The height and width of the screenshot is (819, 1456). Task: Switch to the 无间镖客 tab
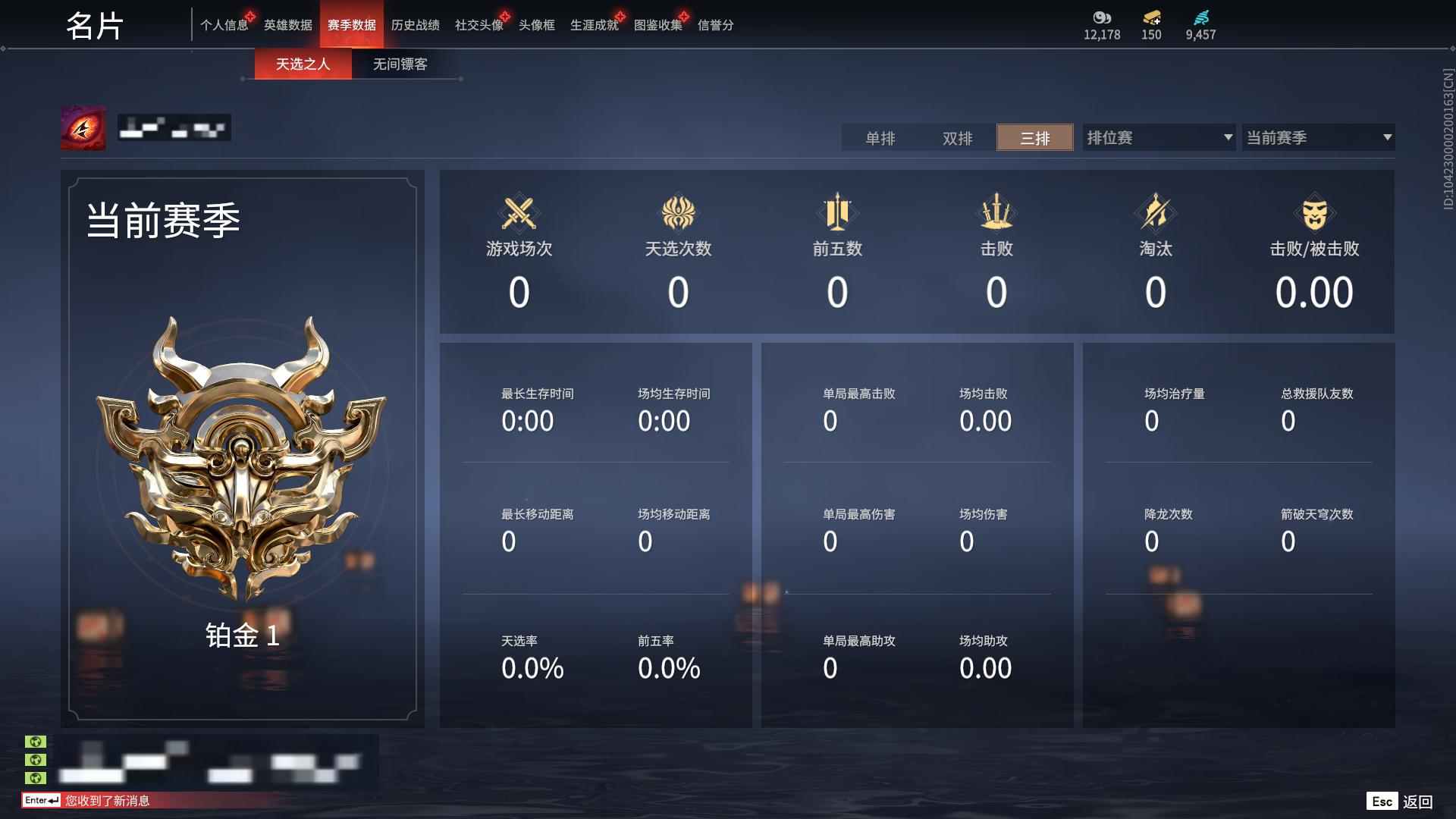pos(400,64)
